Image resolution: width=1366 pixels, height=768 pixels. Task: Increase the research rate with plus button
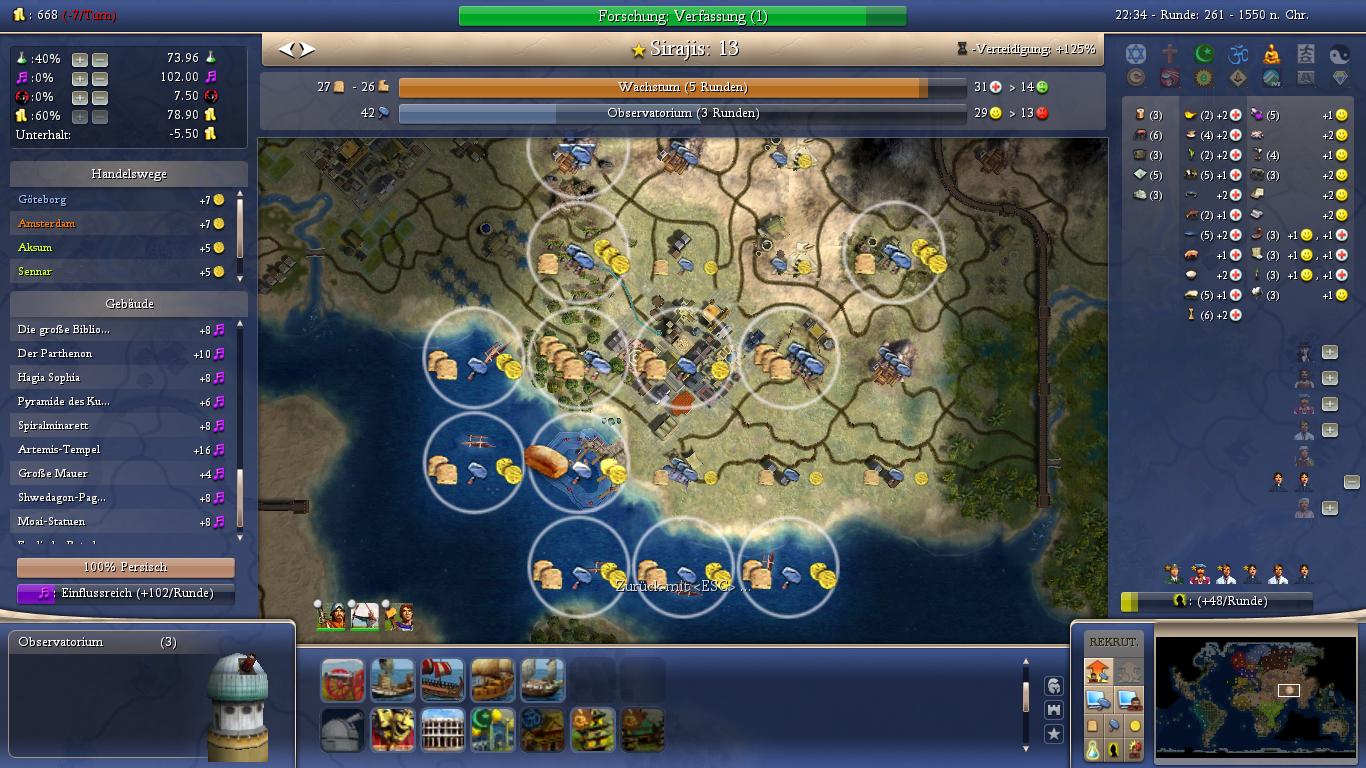[x=80, y=59]
